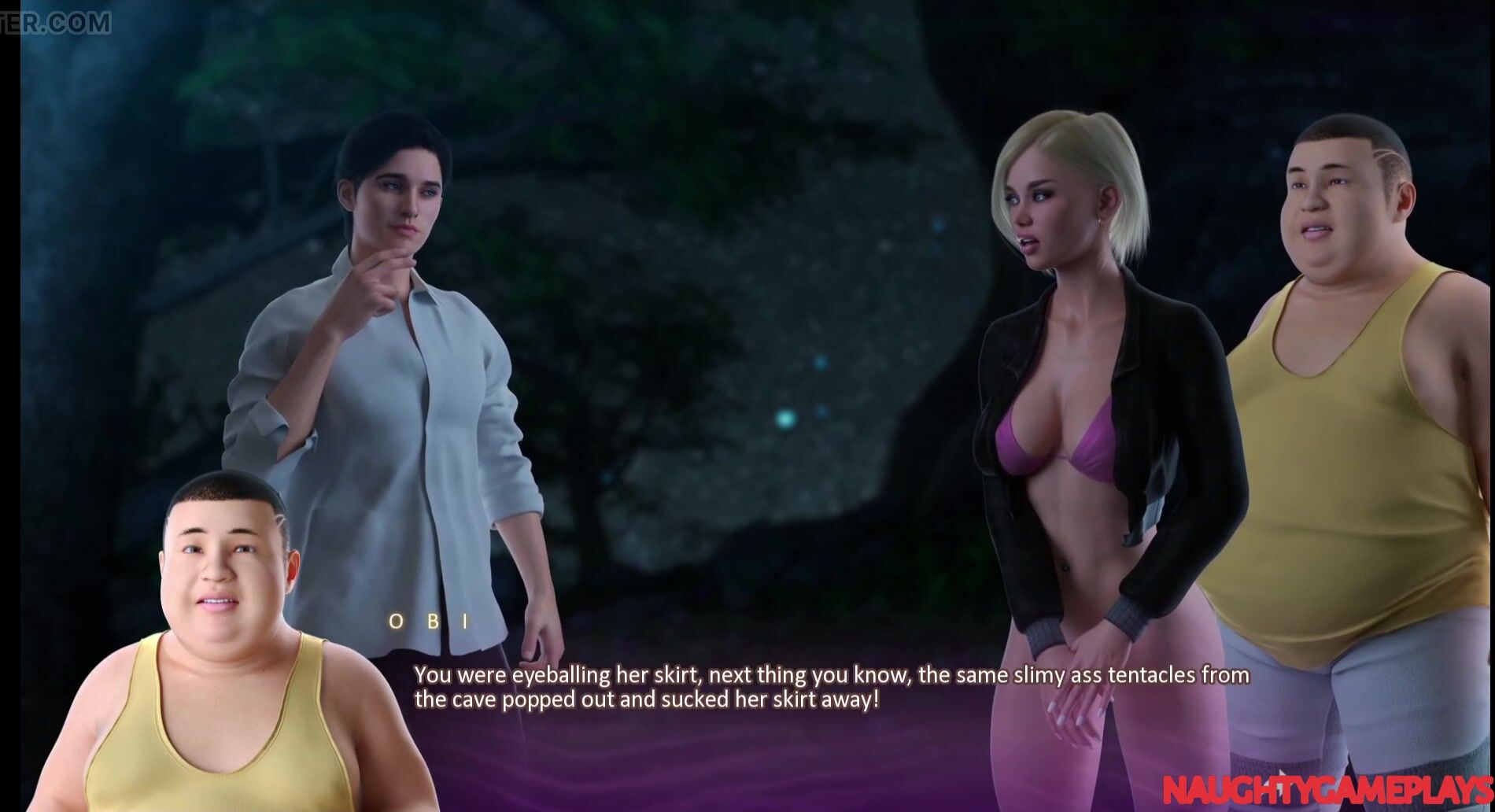Advance Obi's dialogue by clicking the text box
Image resolution: width=1495 pixels, height=812 pixels.
(x=830, y=688)
